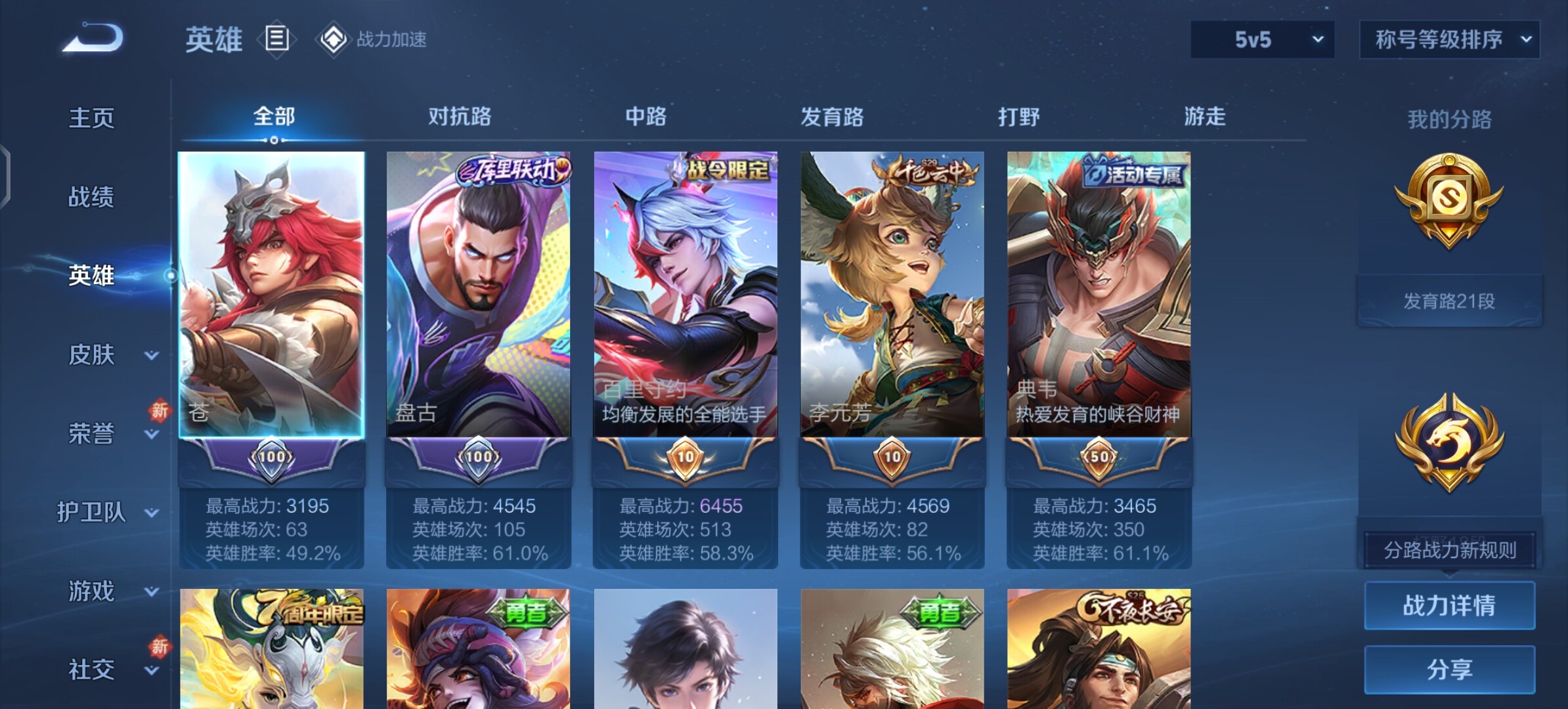
Task: Switch to the 打野 tab
Action: (x=1018, y=117)
